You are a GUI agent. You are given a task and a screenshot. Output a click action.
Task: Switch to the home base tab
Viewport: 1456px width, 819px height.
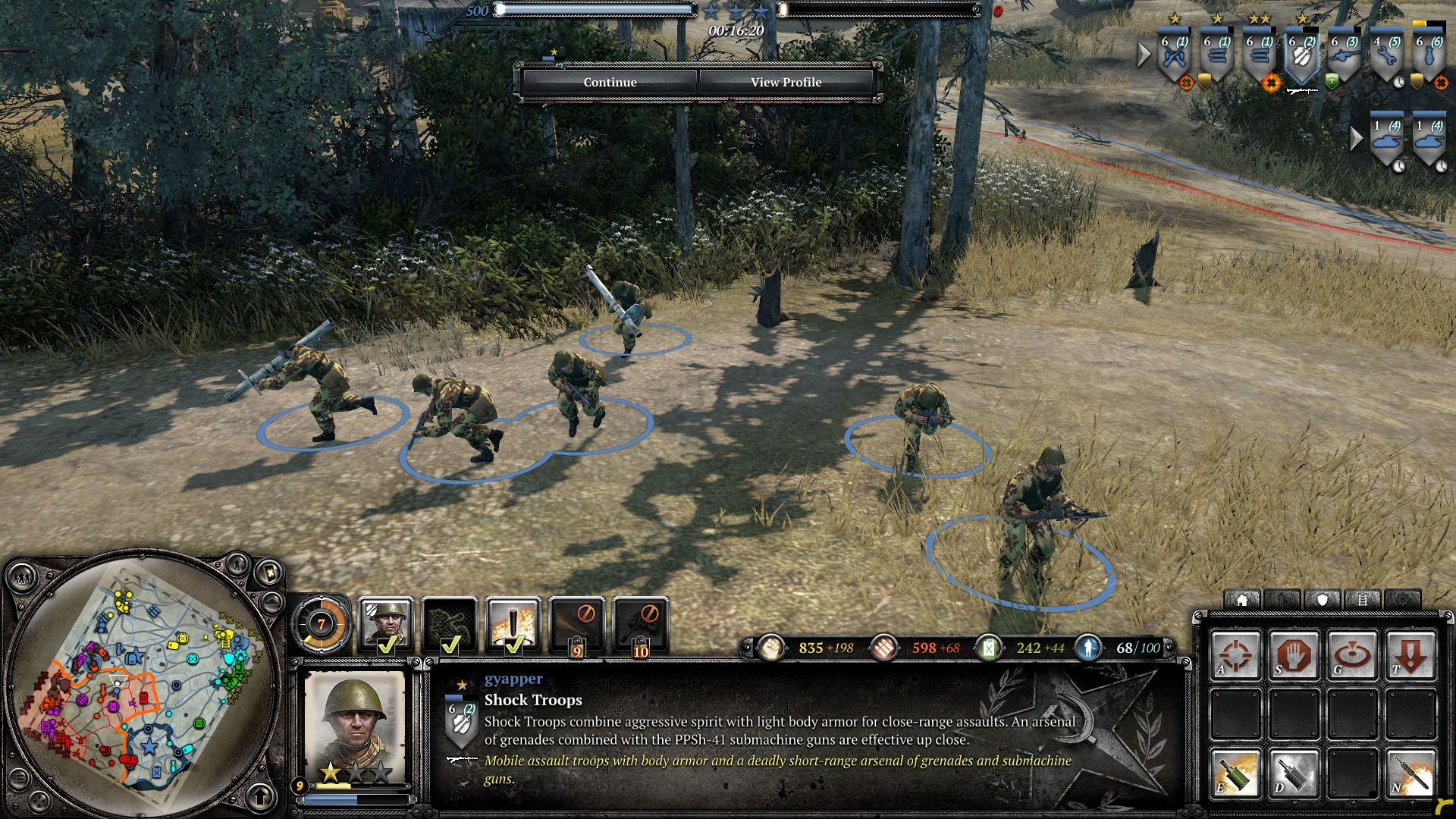(x=1242, y=600)
